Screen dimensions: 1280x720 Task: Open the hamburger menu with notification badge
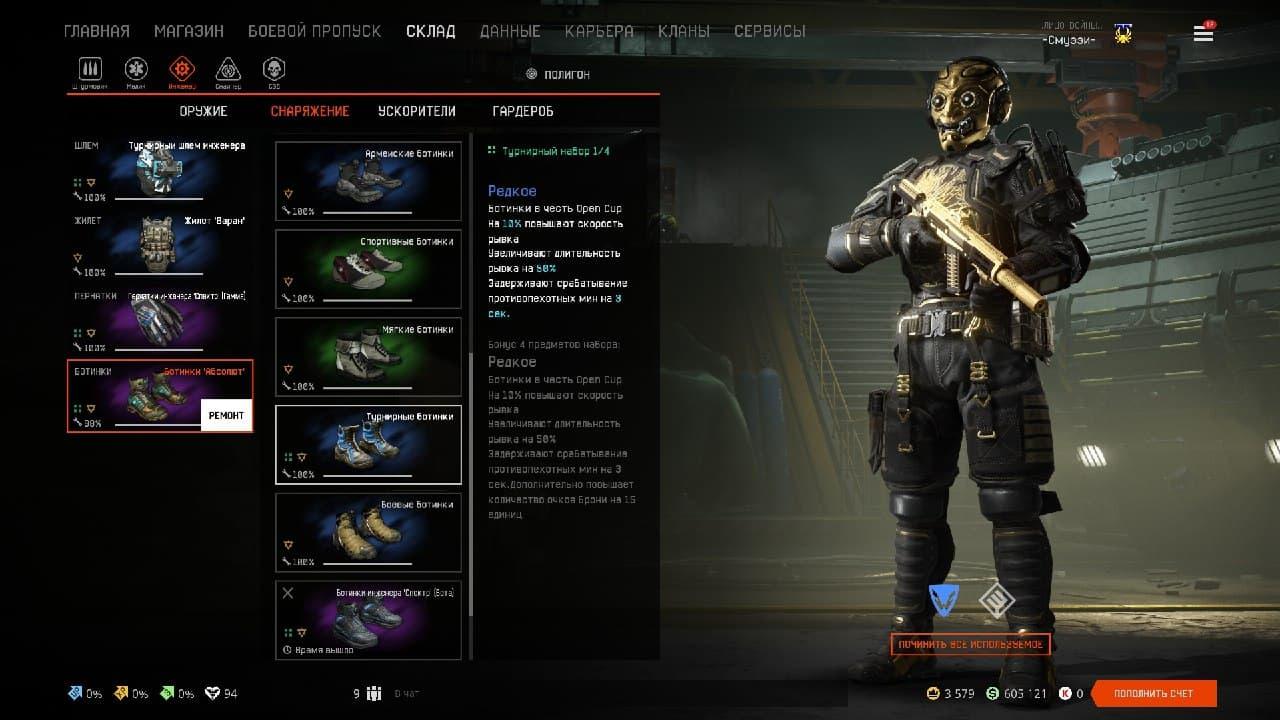coord(1203,33)
